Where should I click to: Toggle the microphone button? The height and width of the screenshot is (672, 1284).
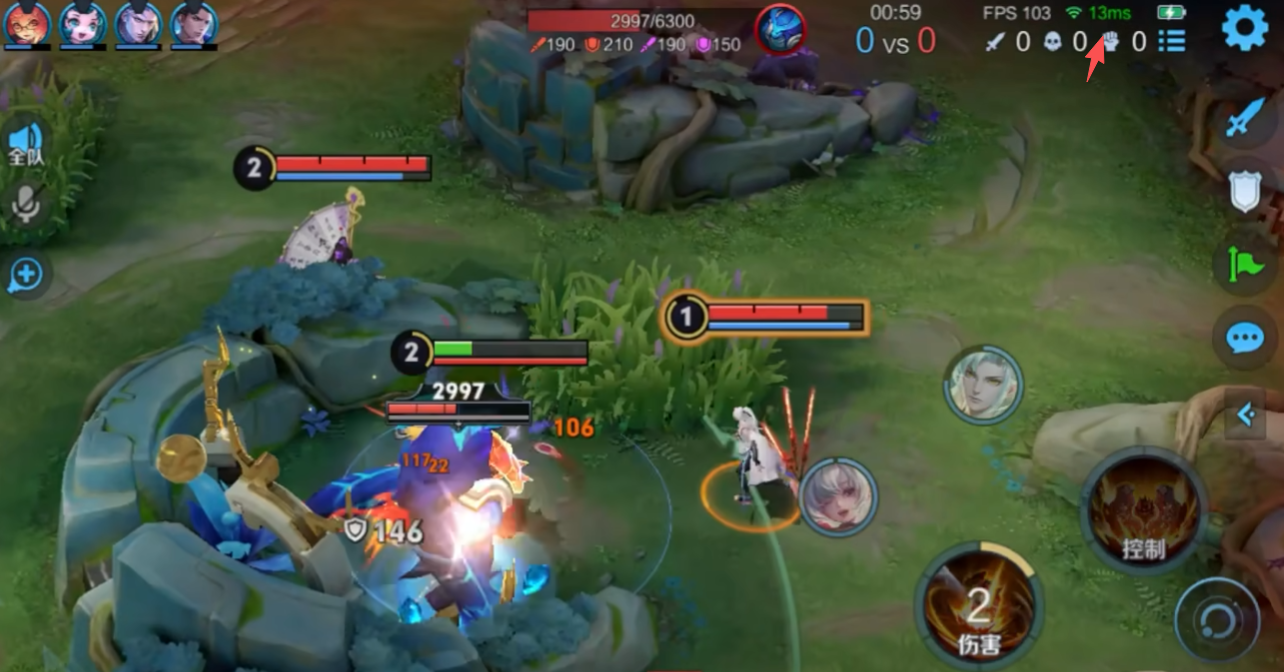click(x=26, y=206)
